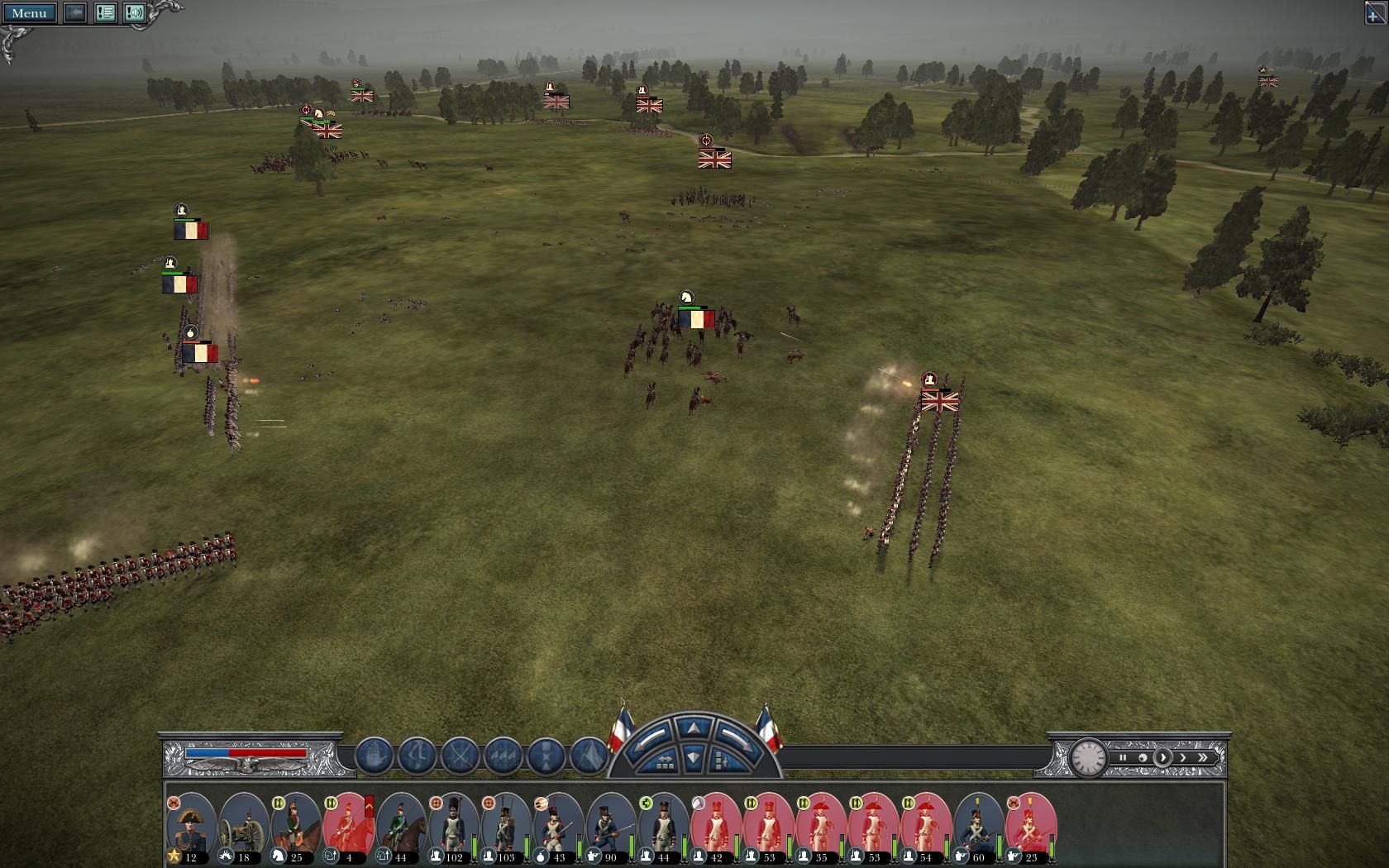The width and height of the screenshot is (1389, 868).
Task: Open the Menu button
Action: tap(29, 12)
